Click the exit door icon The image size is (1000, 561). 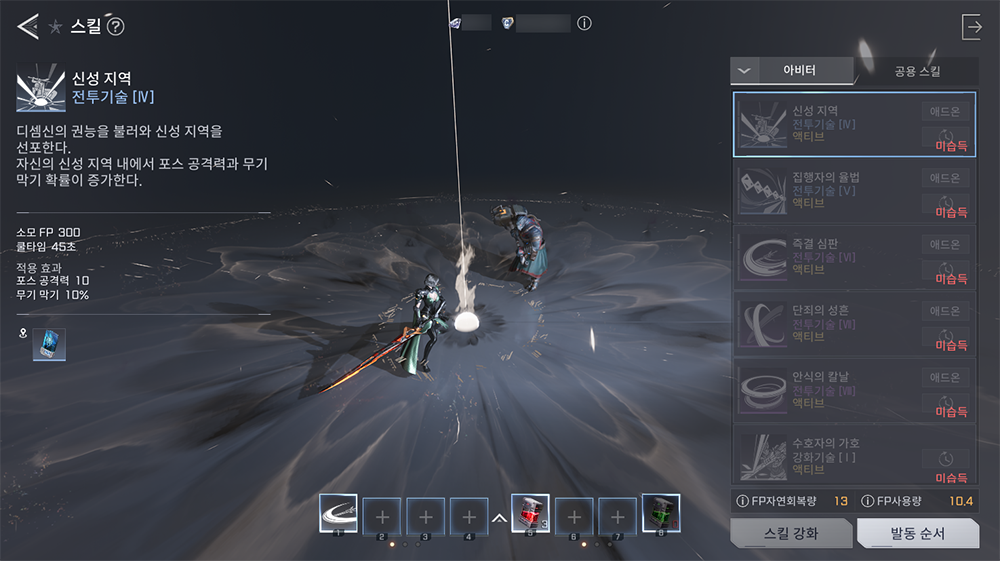point(971,27)
